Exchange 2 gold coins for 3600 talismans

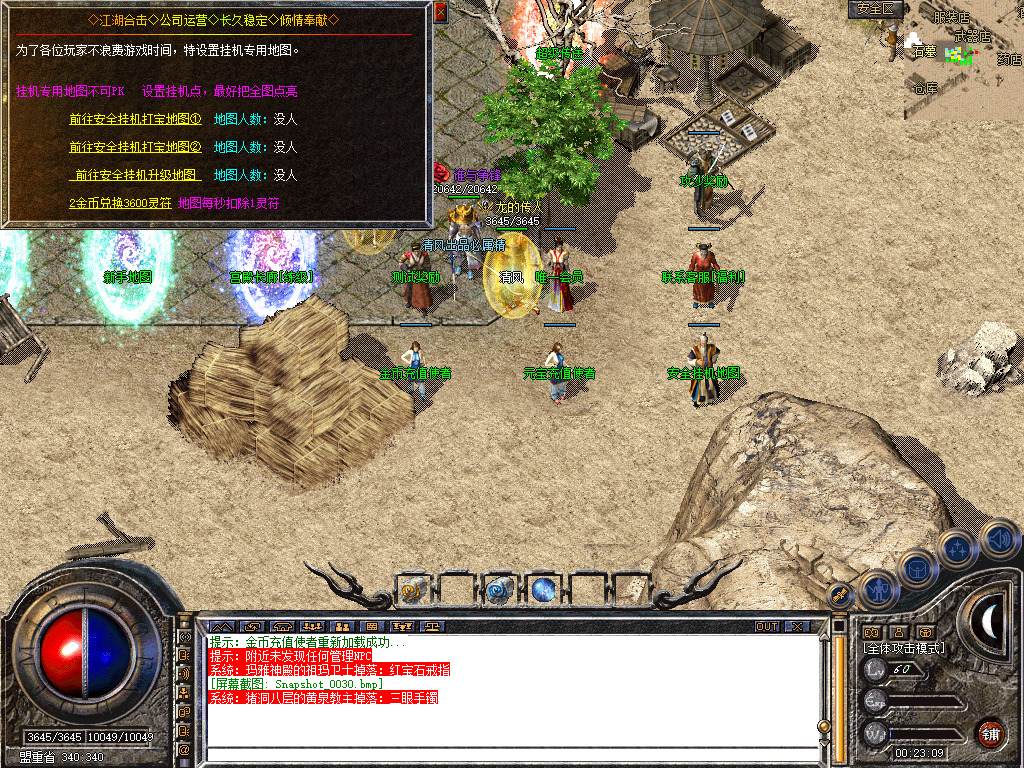pyautogui.click(x=118, y=203)
